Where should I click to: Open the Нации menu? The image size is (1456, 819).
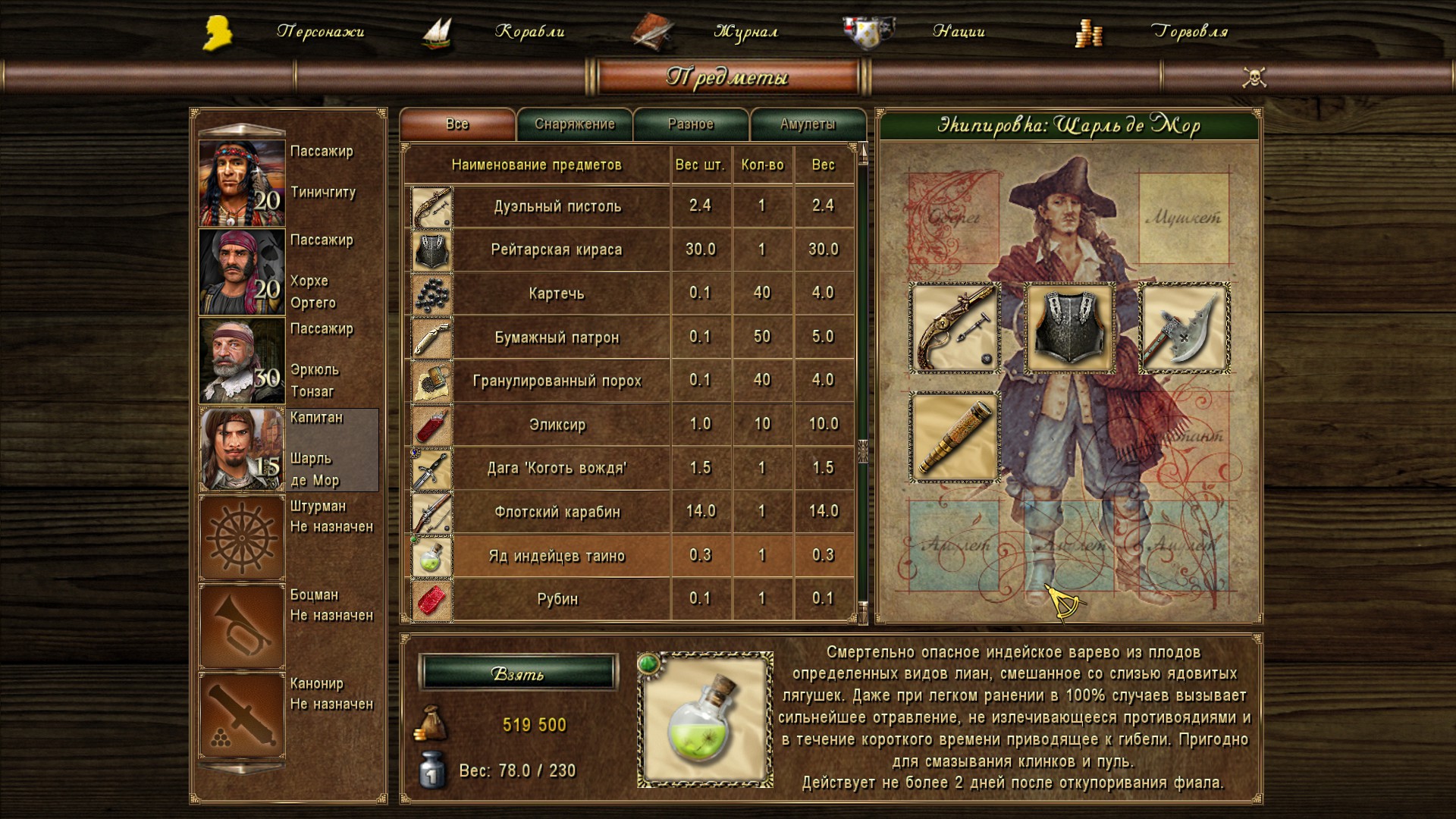pos(959,32)
